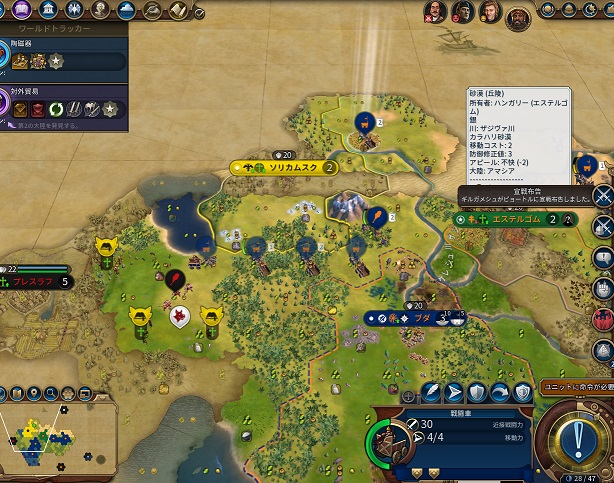This screenshot has height=483, width=614.
Task: Open the scroll icon in the top bar
Action: [176, 10]
